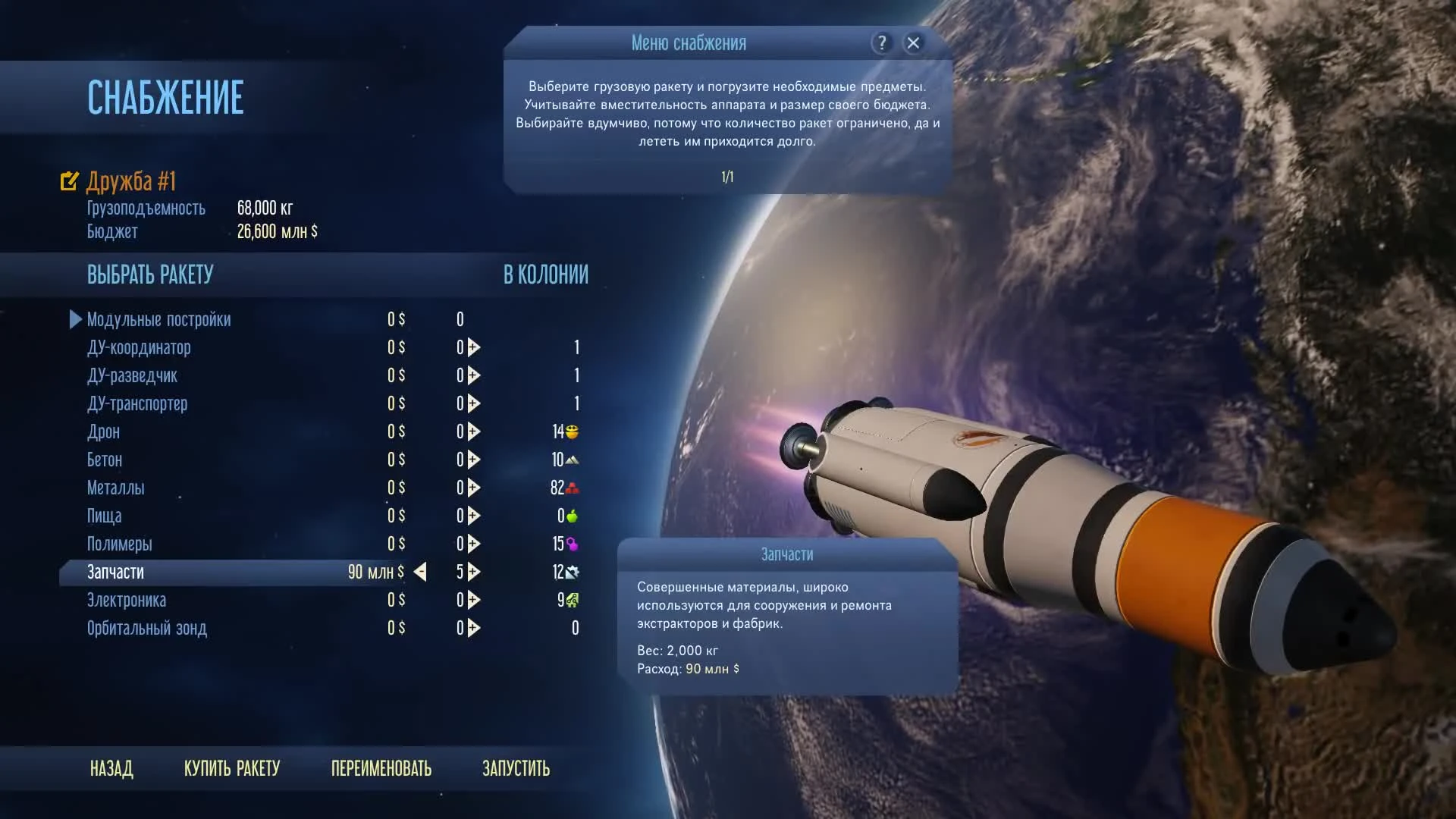Click the electronics chip icon beside the 9
The image size is (1456, 819).
click(573, 600)
